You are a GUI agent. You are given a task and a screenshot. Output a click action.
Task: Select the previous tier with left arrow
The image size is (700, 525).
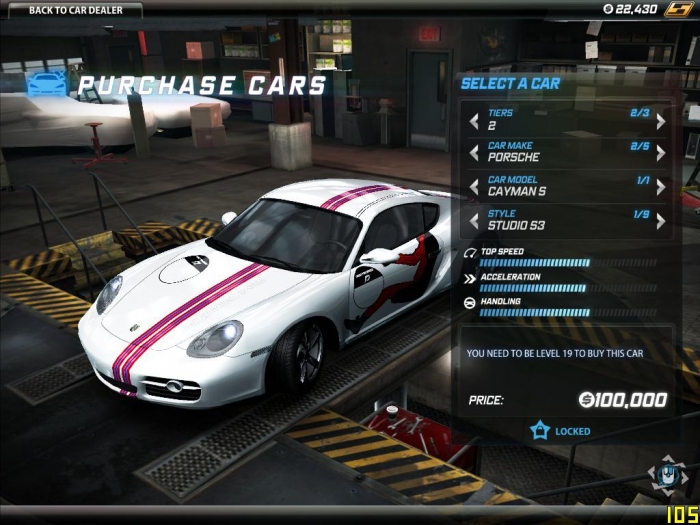point(474,121)
